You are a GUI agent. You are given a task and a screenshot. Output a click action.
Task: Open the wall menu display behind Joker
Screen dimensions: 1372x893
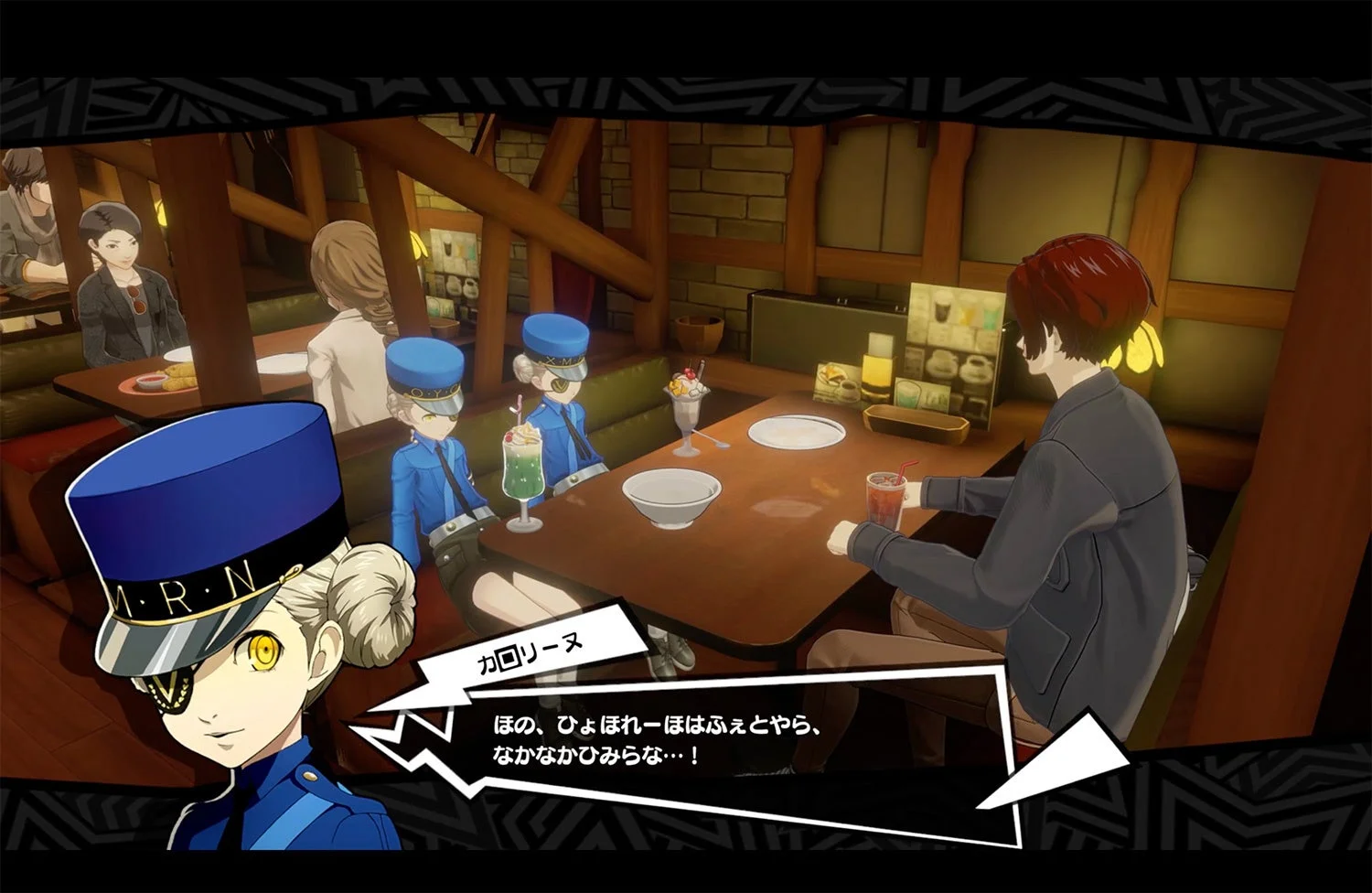click(x=951, y=339)
